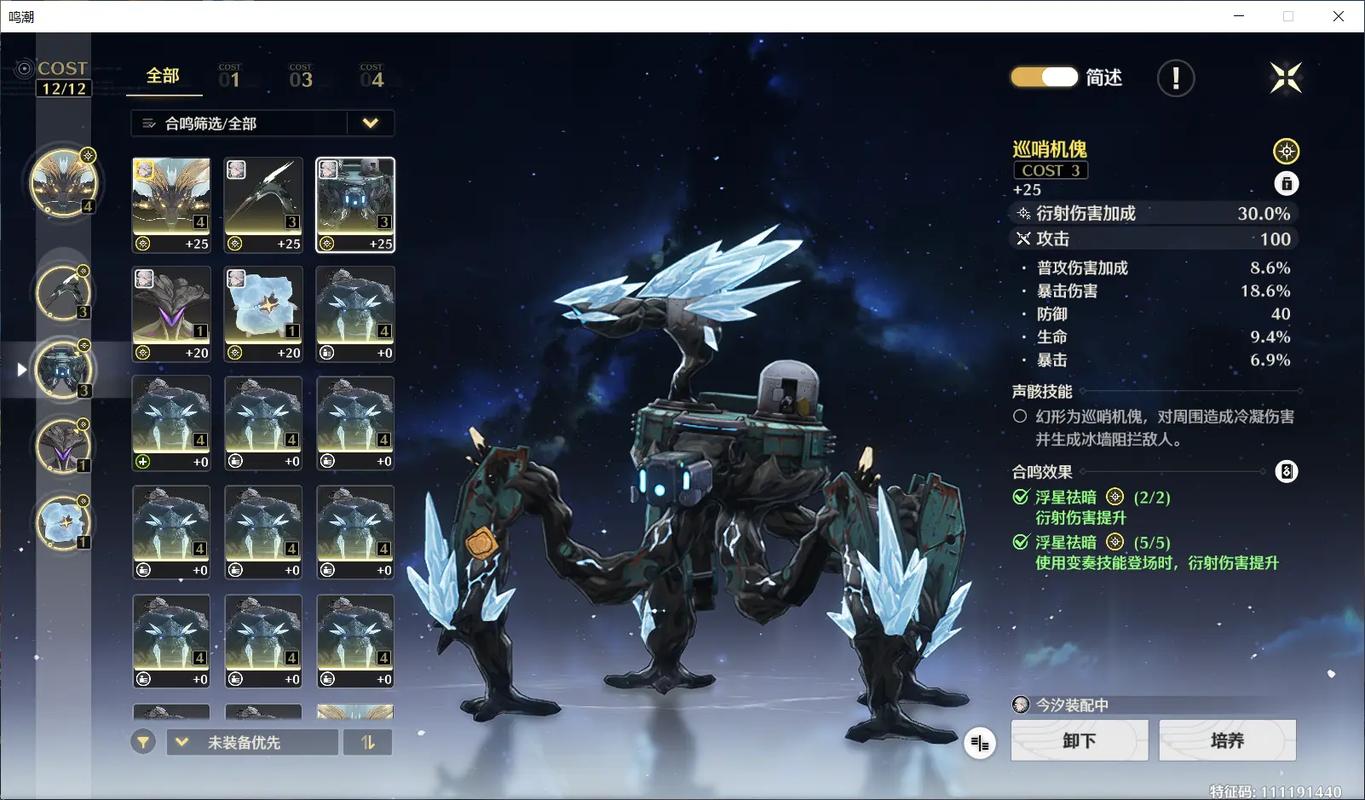The width and height of the screenshot is (1365, 800).
Task: Click the icon next to 合鸣效果 header
Action: point(1286,471)
